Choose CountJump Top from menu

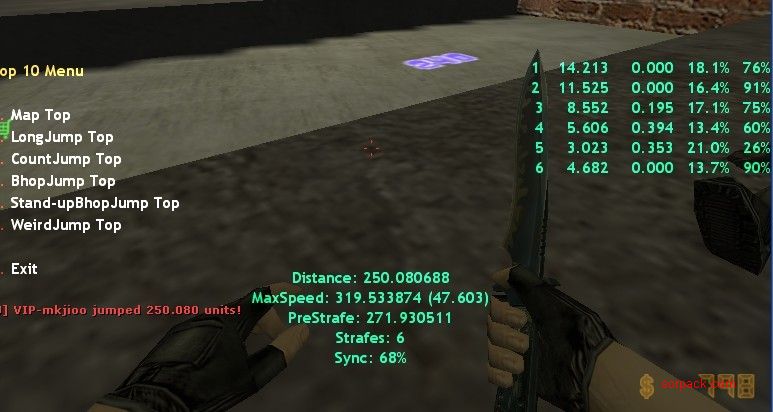point(65,159)
